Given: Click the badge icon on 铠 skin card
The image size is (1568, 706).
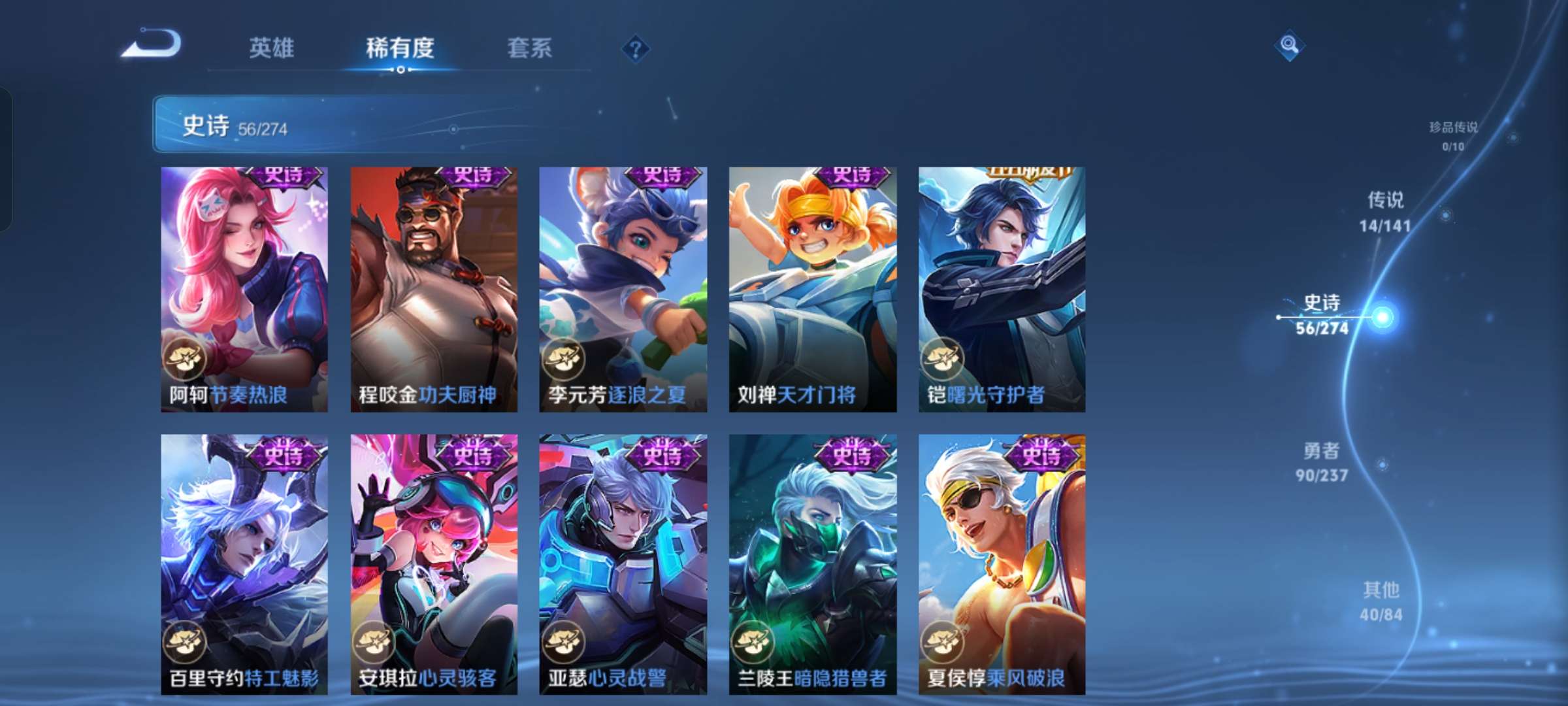Looking at the screenshot, I should pos(943,359).
